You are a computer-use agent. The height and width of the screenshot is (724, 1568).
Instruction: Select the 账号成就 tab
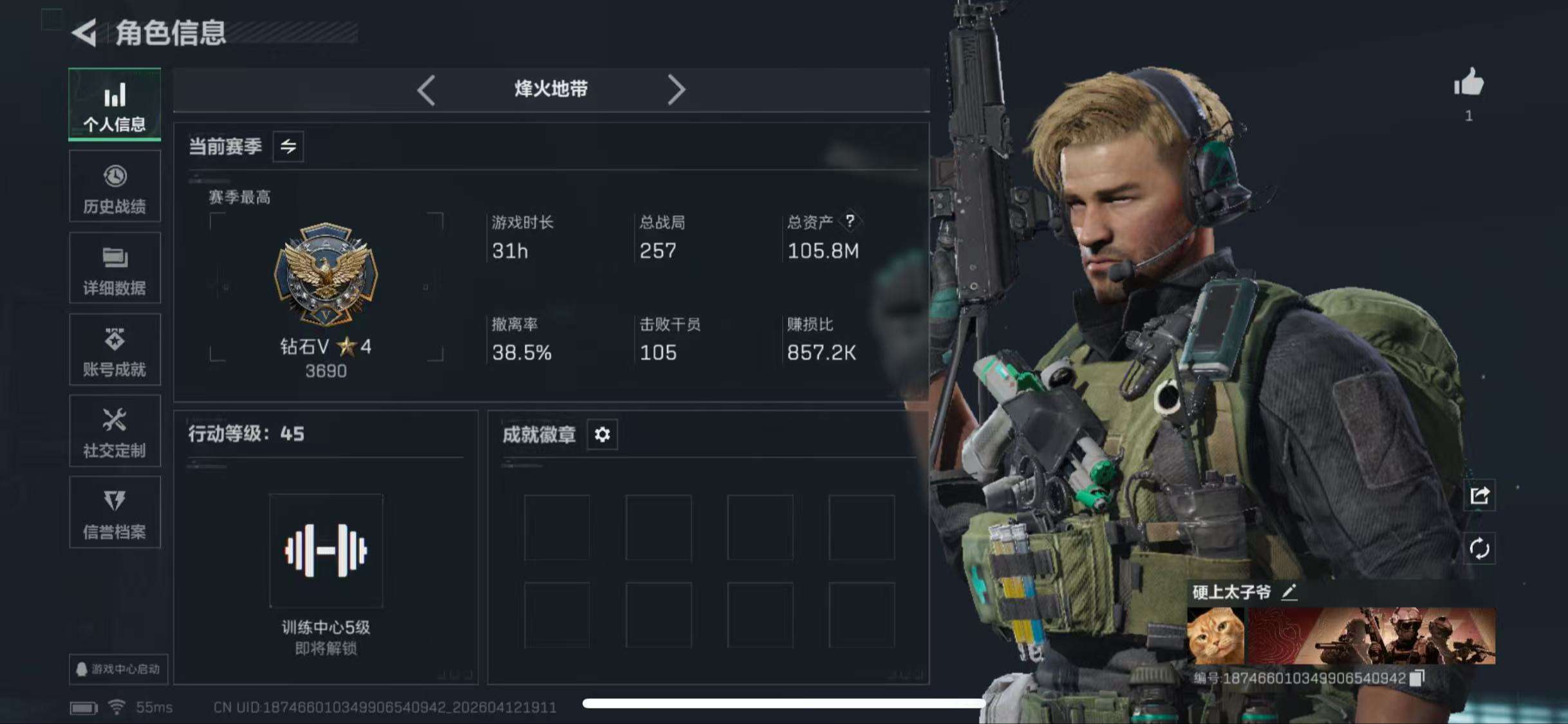click(115, 349)
